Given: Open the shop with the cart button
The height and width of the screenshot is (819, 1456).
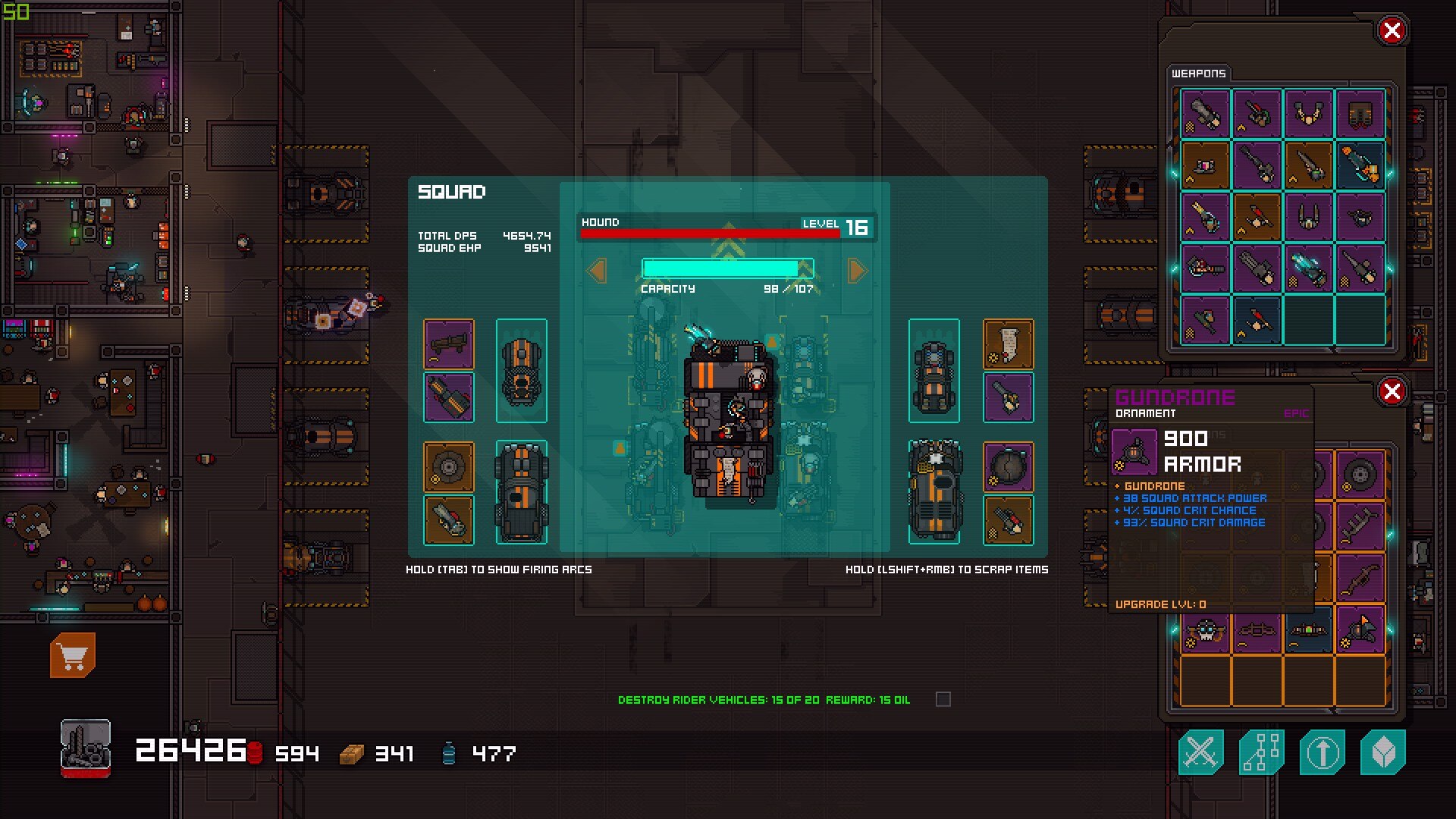Looking at the screenshot, I should point(73,655).
